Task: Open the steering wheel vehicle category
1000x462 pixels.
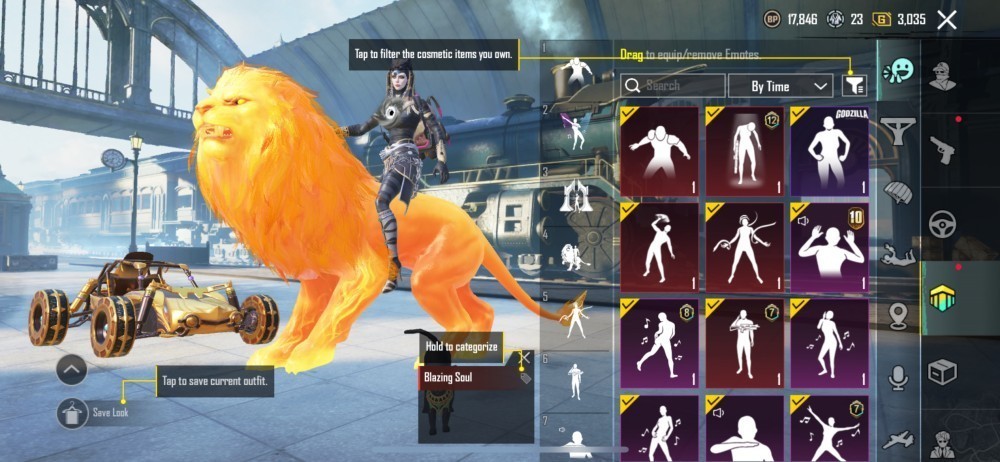Action: point(942,224)
